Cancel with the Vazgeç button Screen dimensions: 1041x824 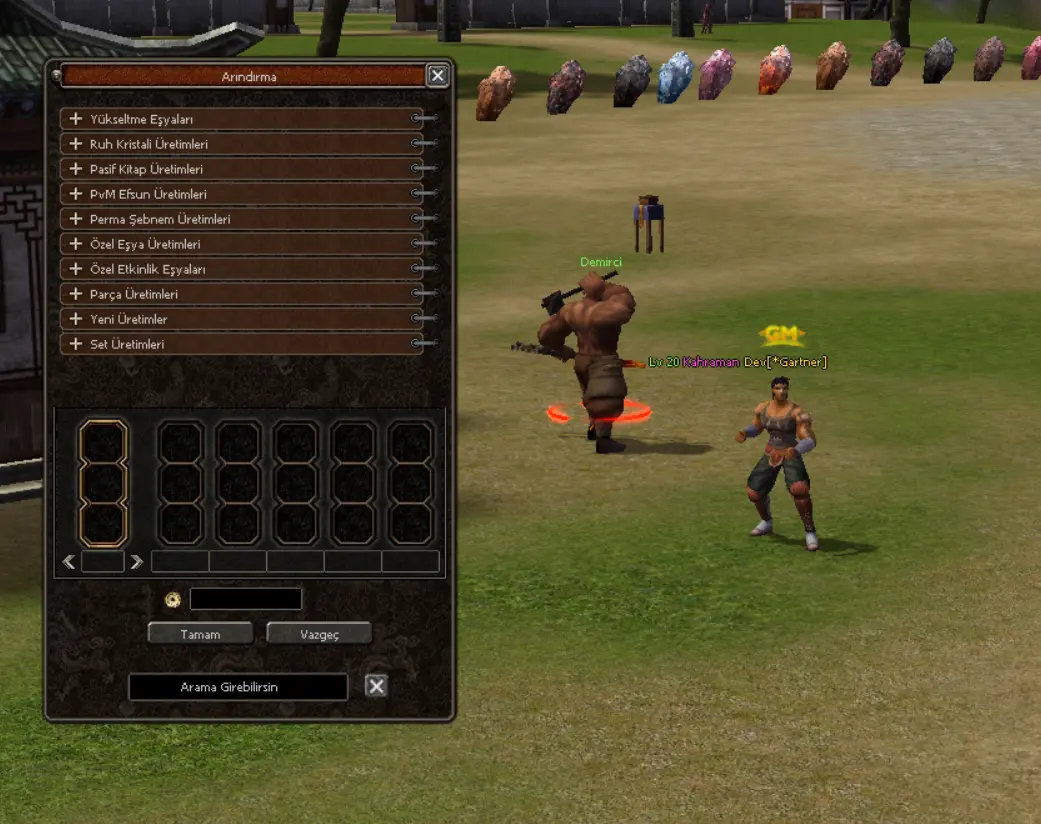319,634
